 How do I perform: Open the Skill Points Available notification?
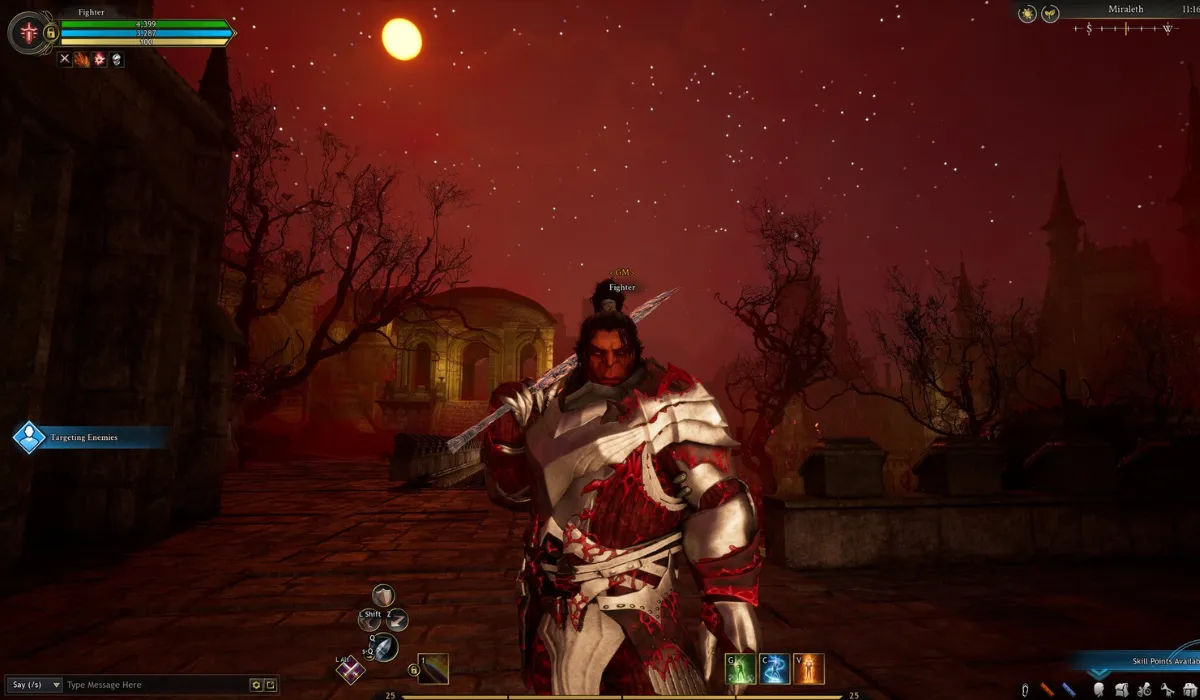(1150, 662)
